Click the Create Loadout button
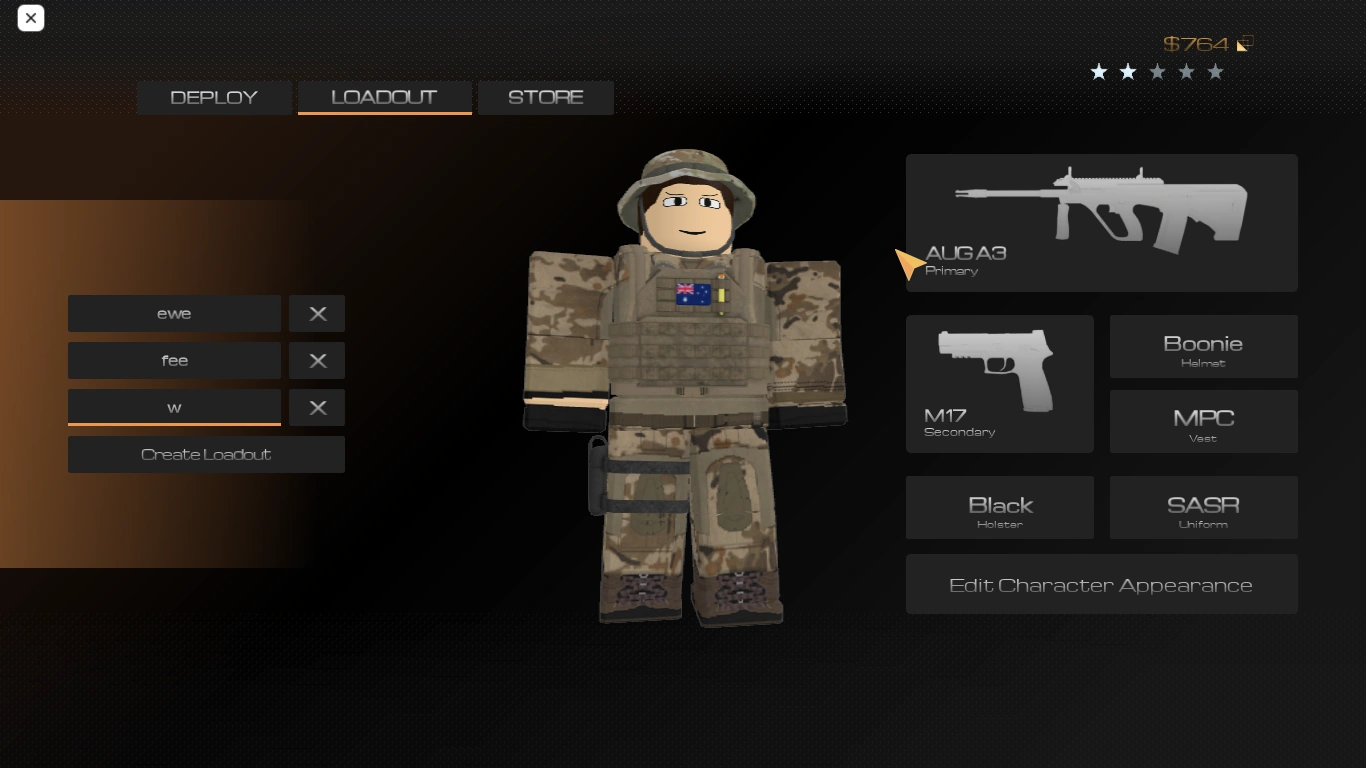Screen dimensions: 1366x768 [x=206, y=454]
